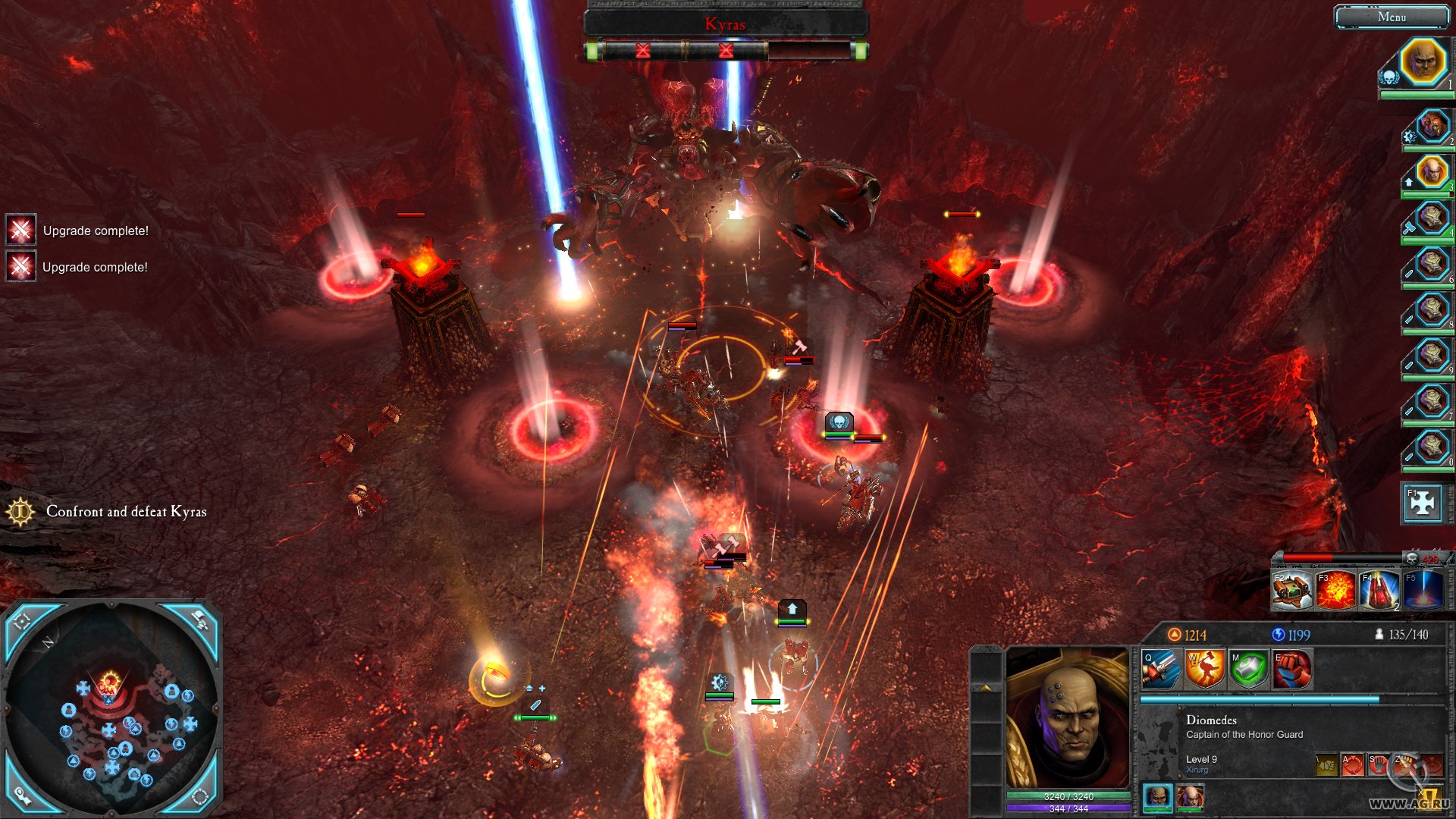Select squad 4 portrait with hammer badge
Image resolution: width=1456 pixels, height=819 pixels.
click(1432, 218)
